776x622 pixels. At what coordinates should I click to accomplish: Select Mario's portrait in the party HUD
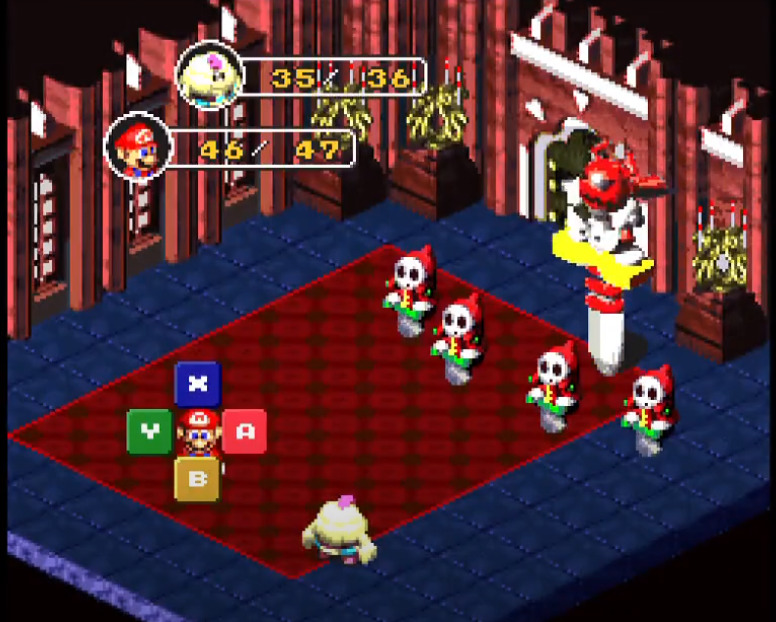[138, 148]
